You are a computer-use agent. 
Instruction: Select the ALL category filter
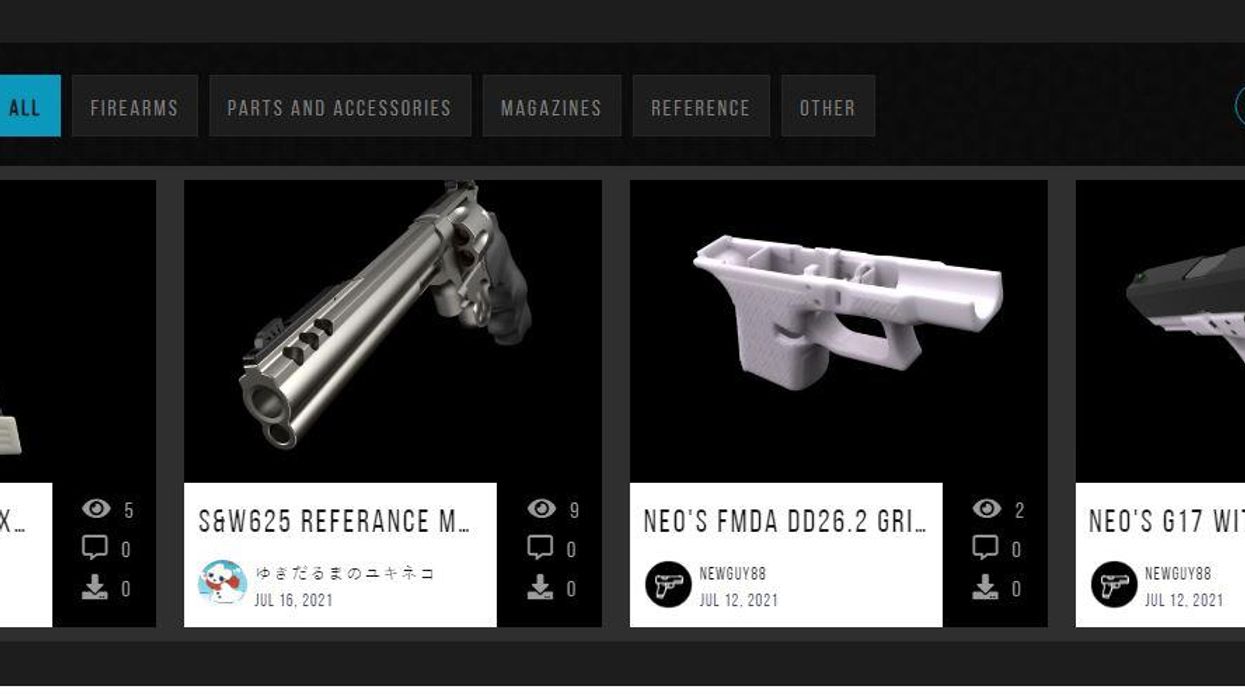coord(26,106)
